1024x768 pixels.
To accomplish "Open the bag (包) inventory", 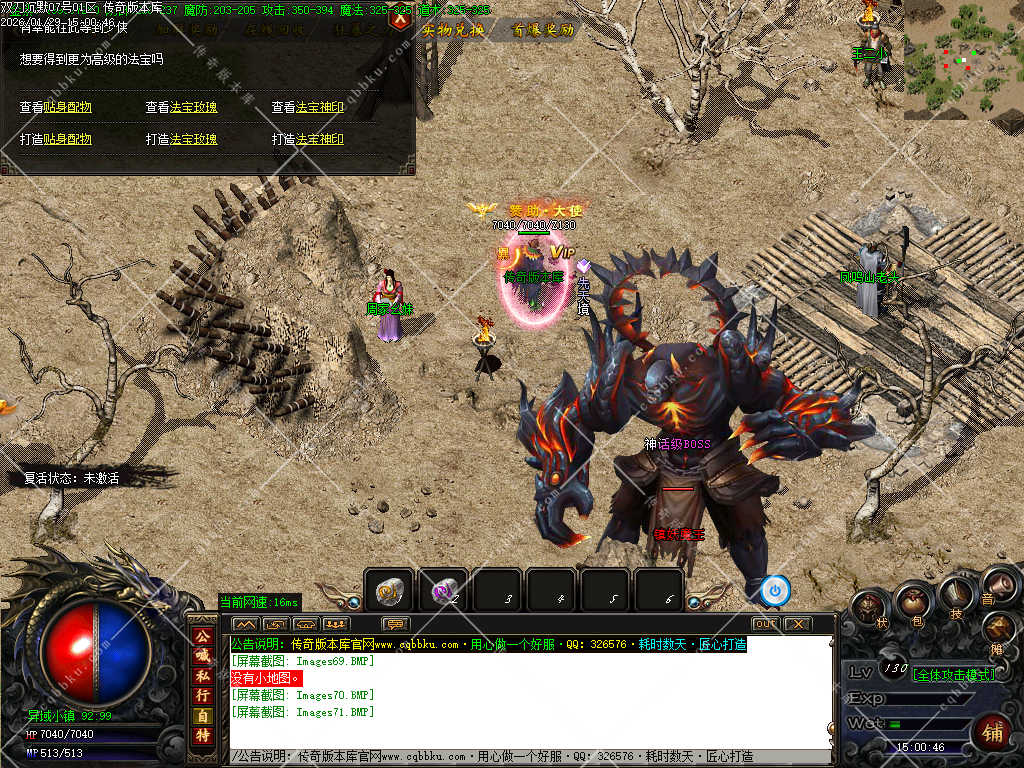I will (911, 601).
